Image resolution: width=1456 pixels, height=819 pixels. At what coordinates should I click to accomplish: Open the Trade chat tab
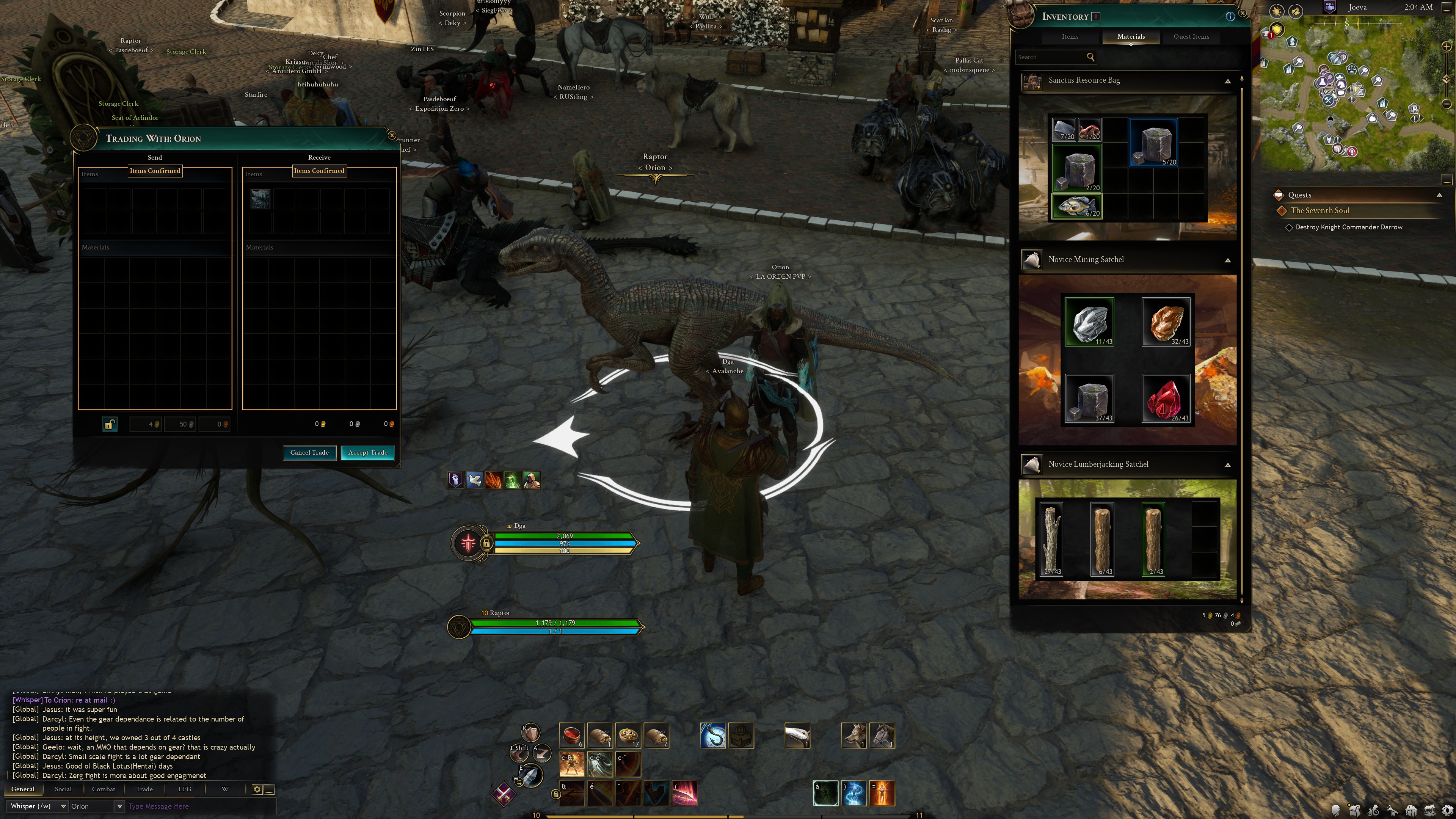(x=144, y=789)
